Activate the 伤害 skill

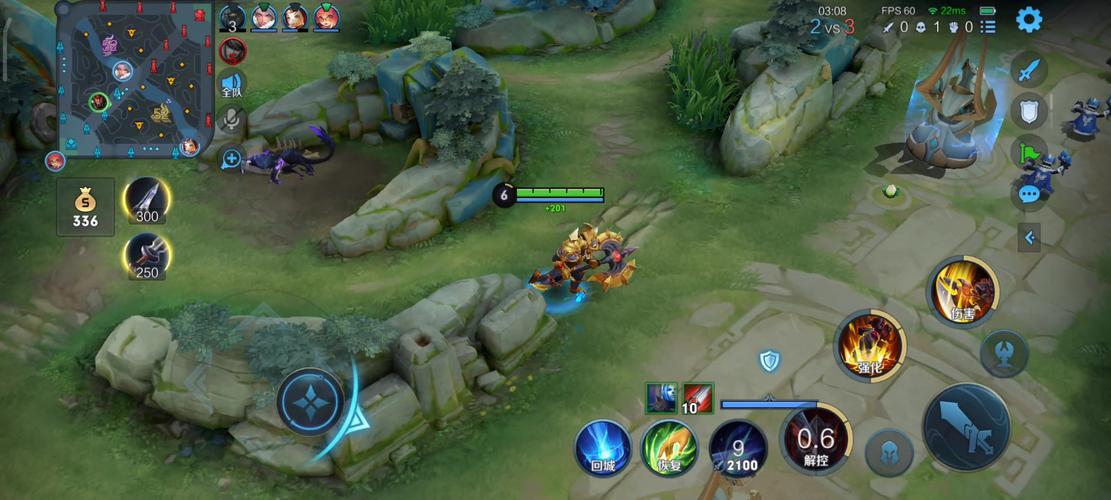tap(964, 291)
